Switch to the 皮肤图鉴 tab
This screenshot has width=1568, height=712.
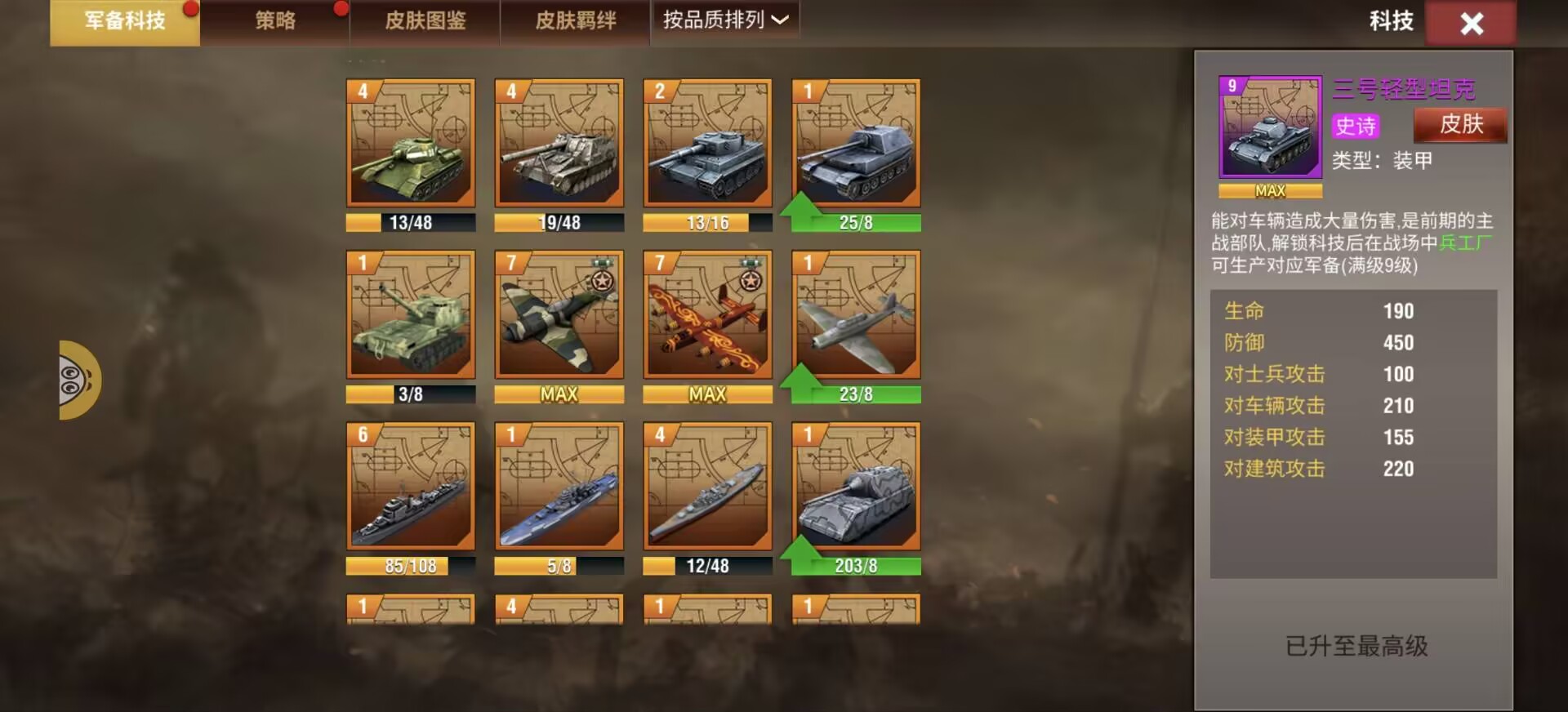click(425, 21)
